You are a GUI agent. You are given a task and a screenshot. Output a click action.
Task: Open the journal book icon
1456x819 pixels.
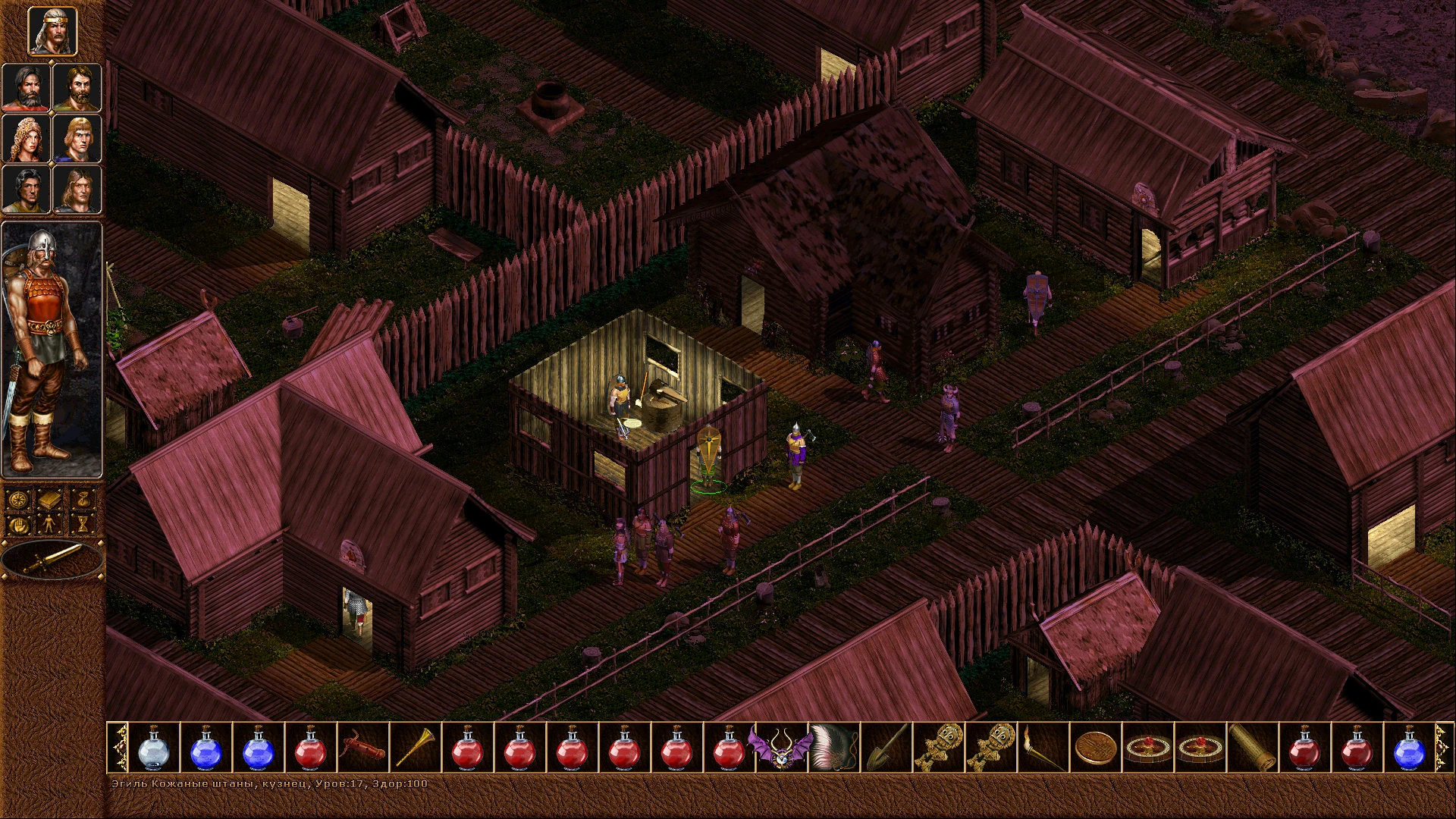52,500
